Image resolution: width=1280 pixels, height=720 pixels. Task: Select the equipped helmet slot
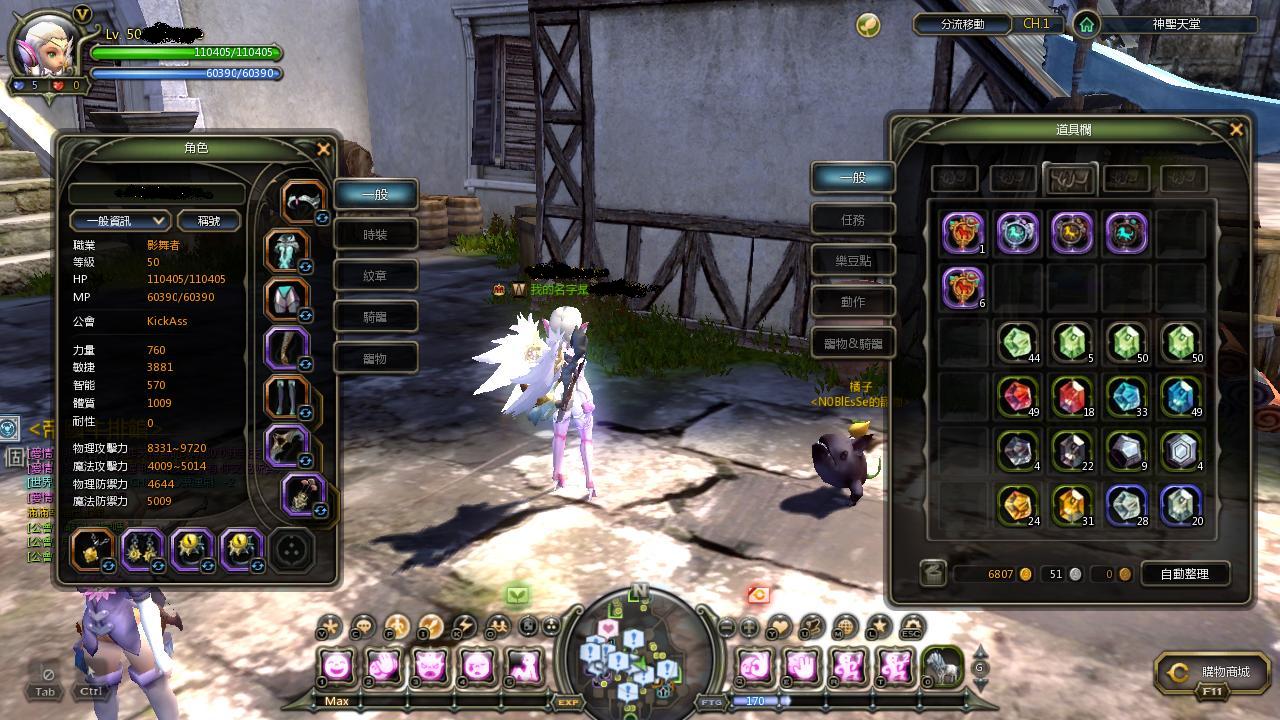coord(301,201)
